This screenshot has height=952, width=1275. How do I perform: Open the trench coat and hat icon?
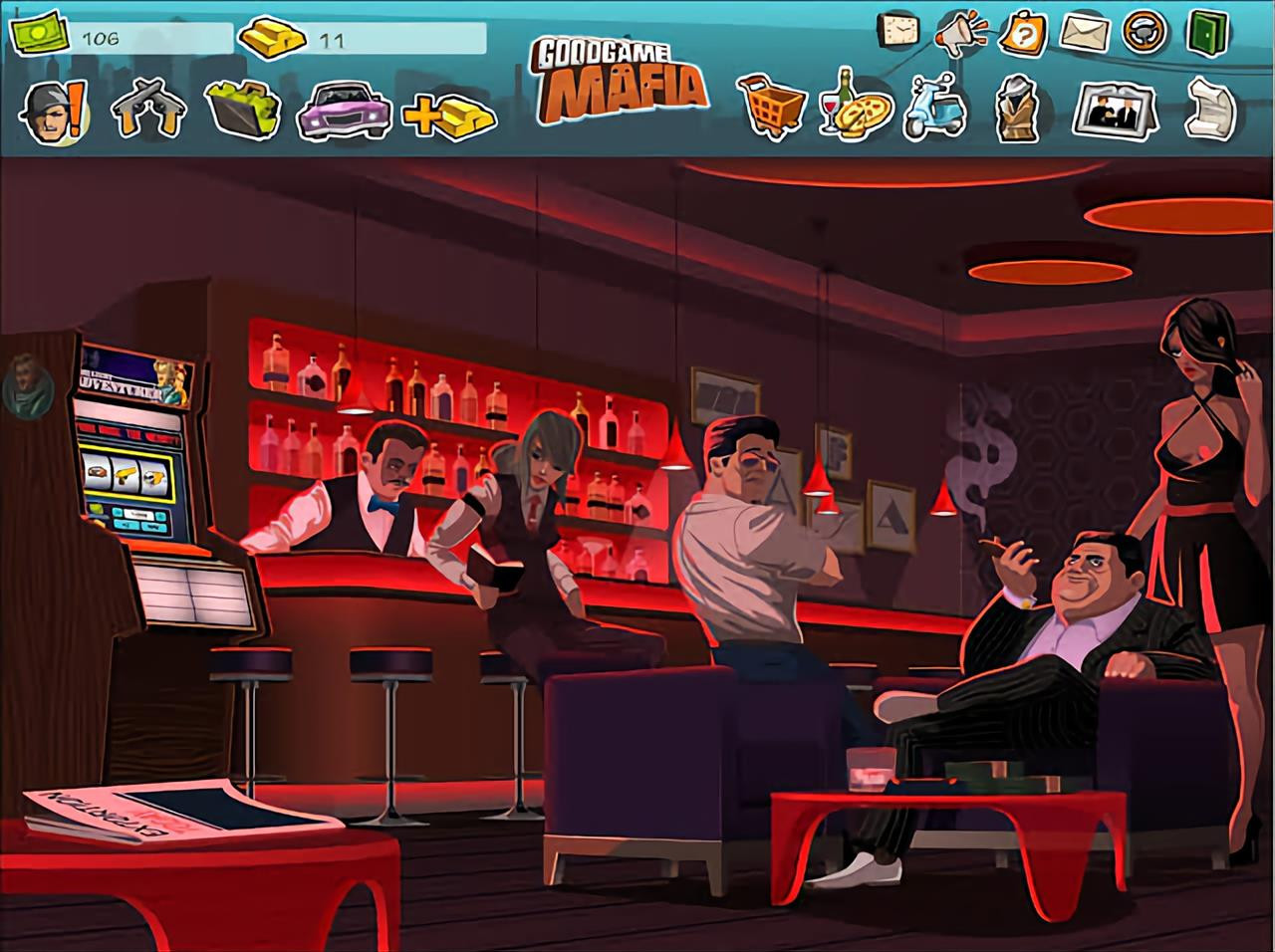1018,108
